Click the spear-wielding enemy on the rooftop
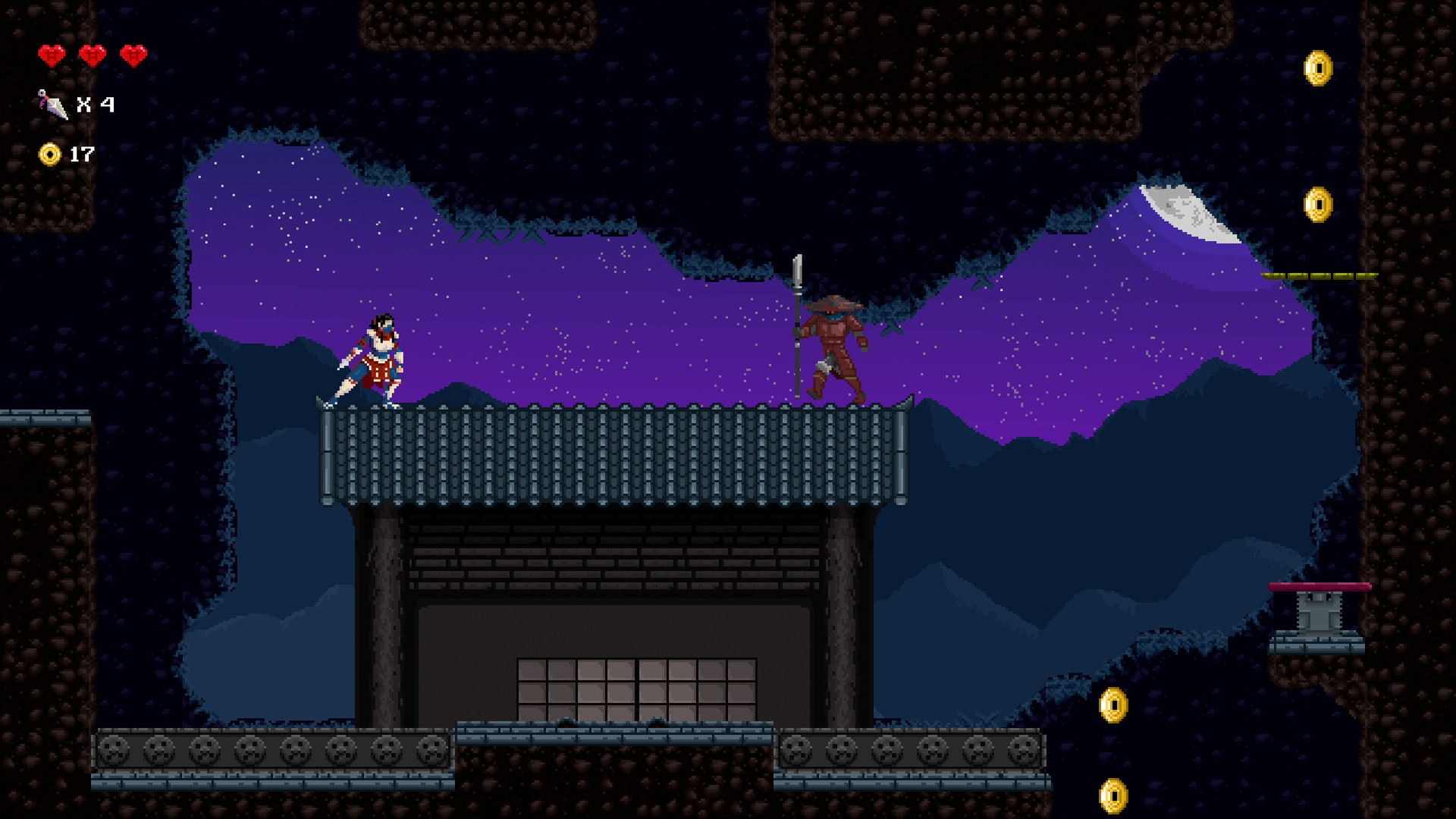Screen dimensions: 1456x819 pyautogui.click(x=834, y=345)
